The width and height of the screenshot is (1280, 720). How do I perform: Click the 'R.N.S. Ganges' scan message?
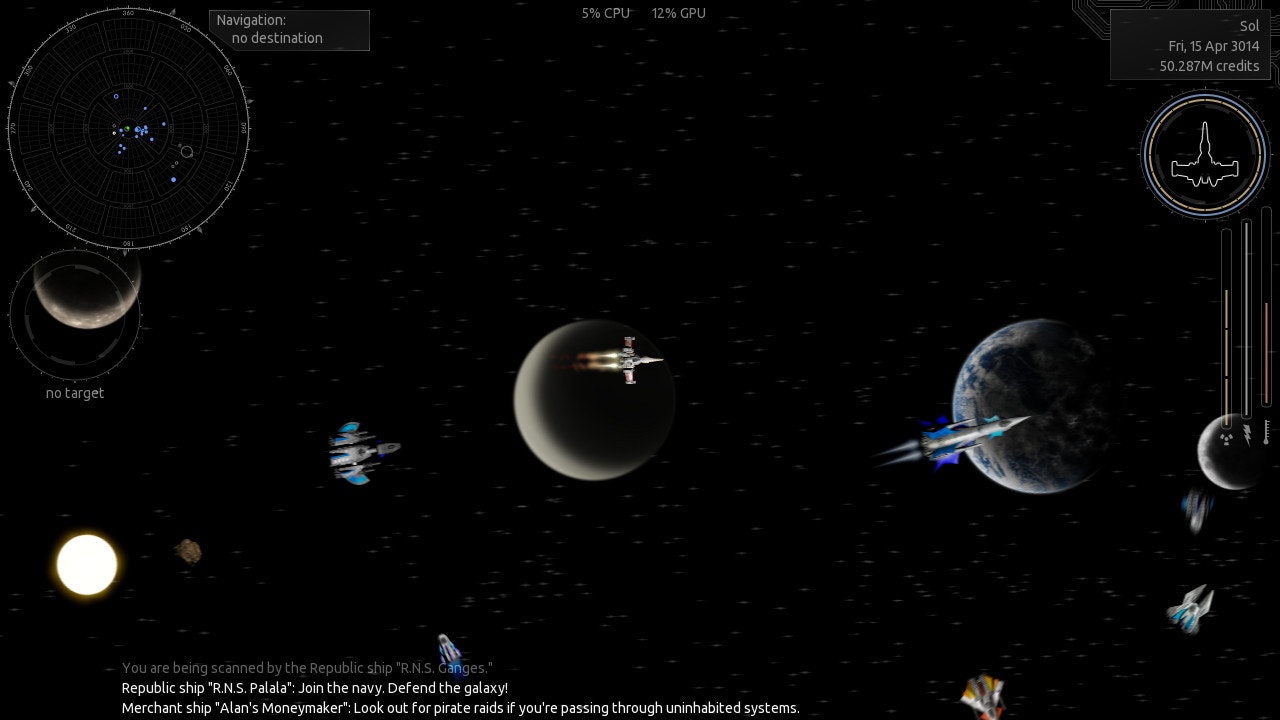point(307,668)
